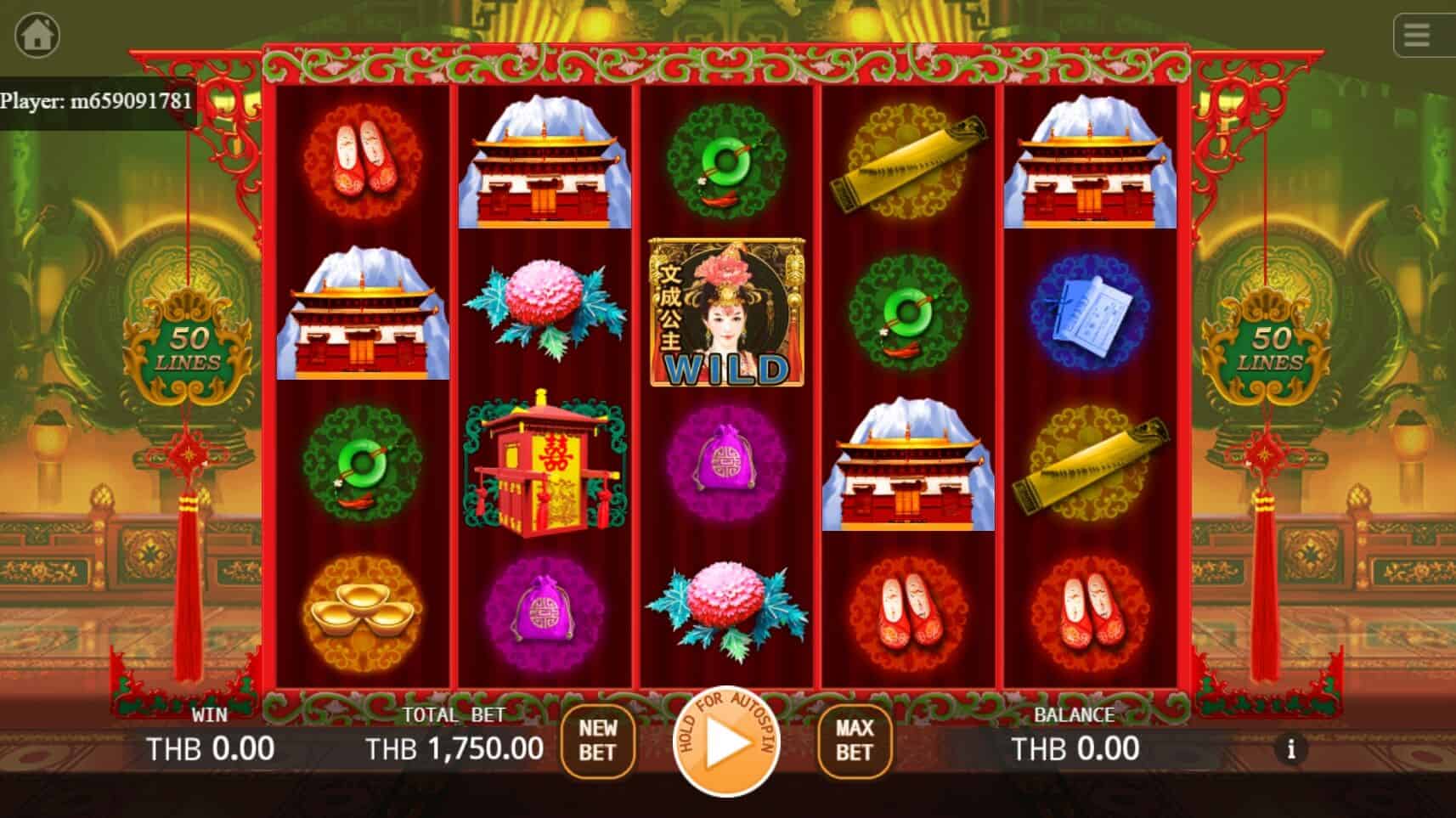Image resolution: width=1456 pixels, height=818 pixels.
Task: Click the Player ID label at top left
Action: click(x=93, y=100)
